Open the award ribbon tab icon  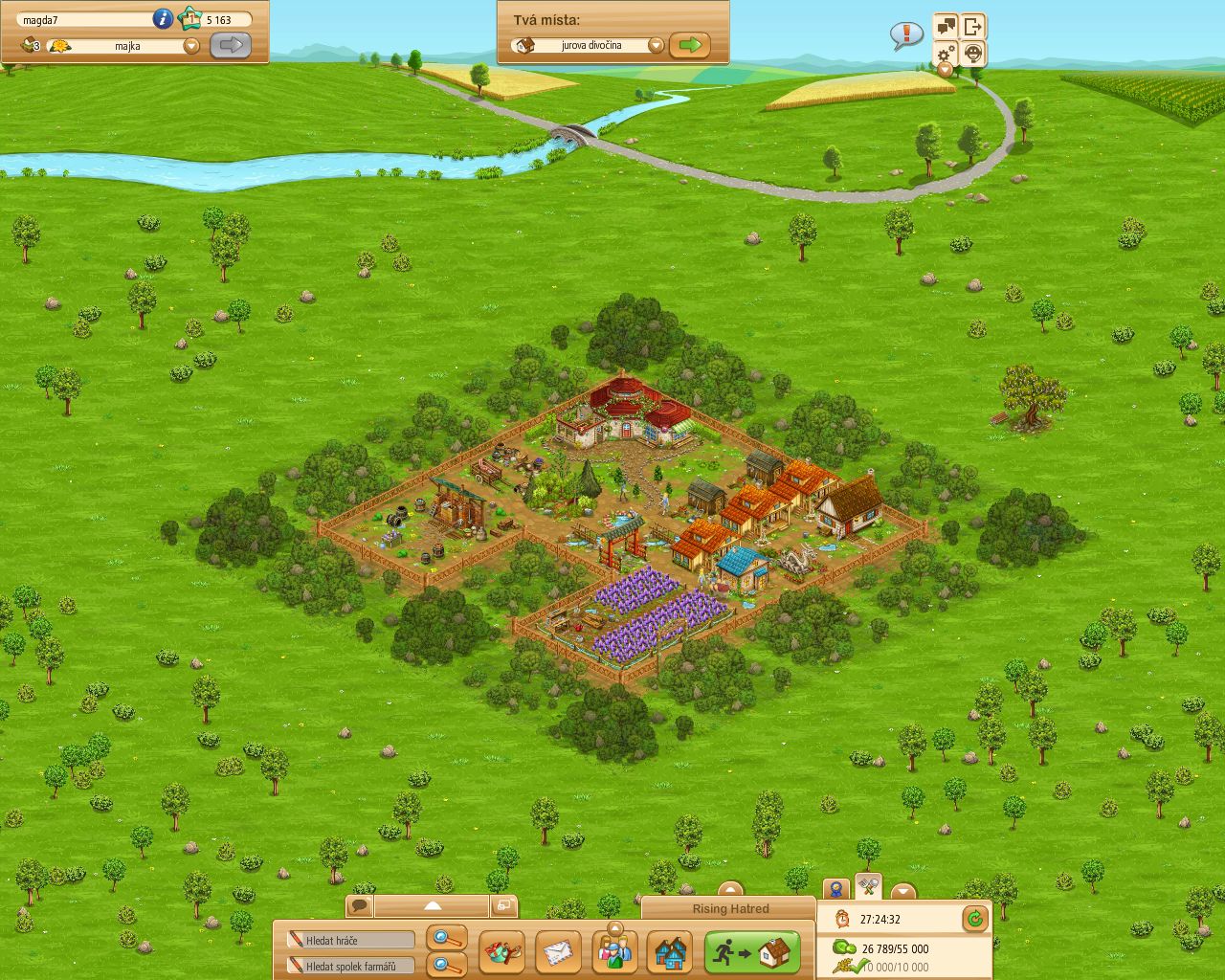click(x=835, y=889)
